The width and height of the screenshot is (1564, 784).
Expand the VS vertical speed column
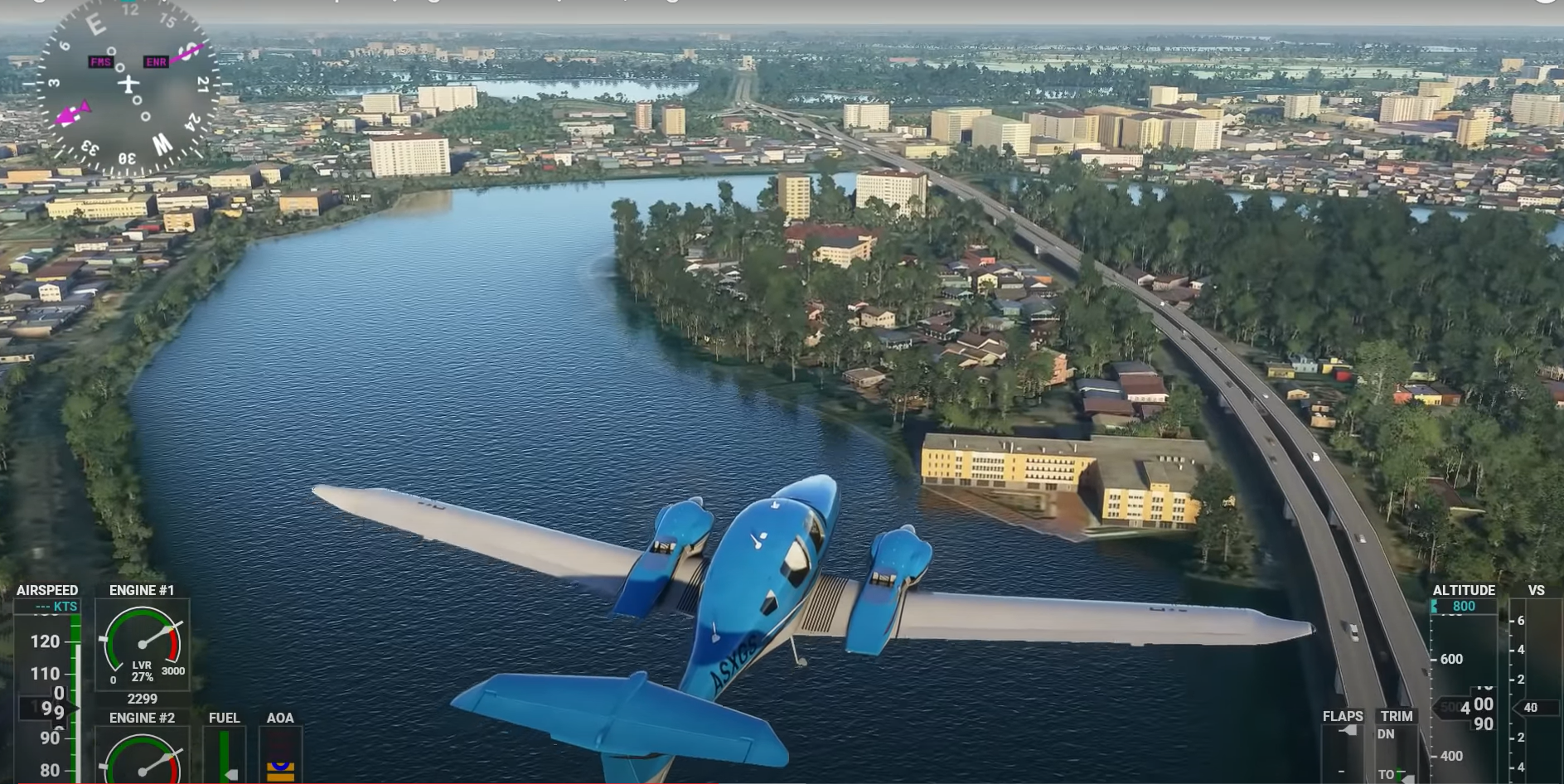pyautogui.click(x=1537, y=590)
